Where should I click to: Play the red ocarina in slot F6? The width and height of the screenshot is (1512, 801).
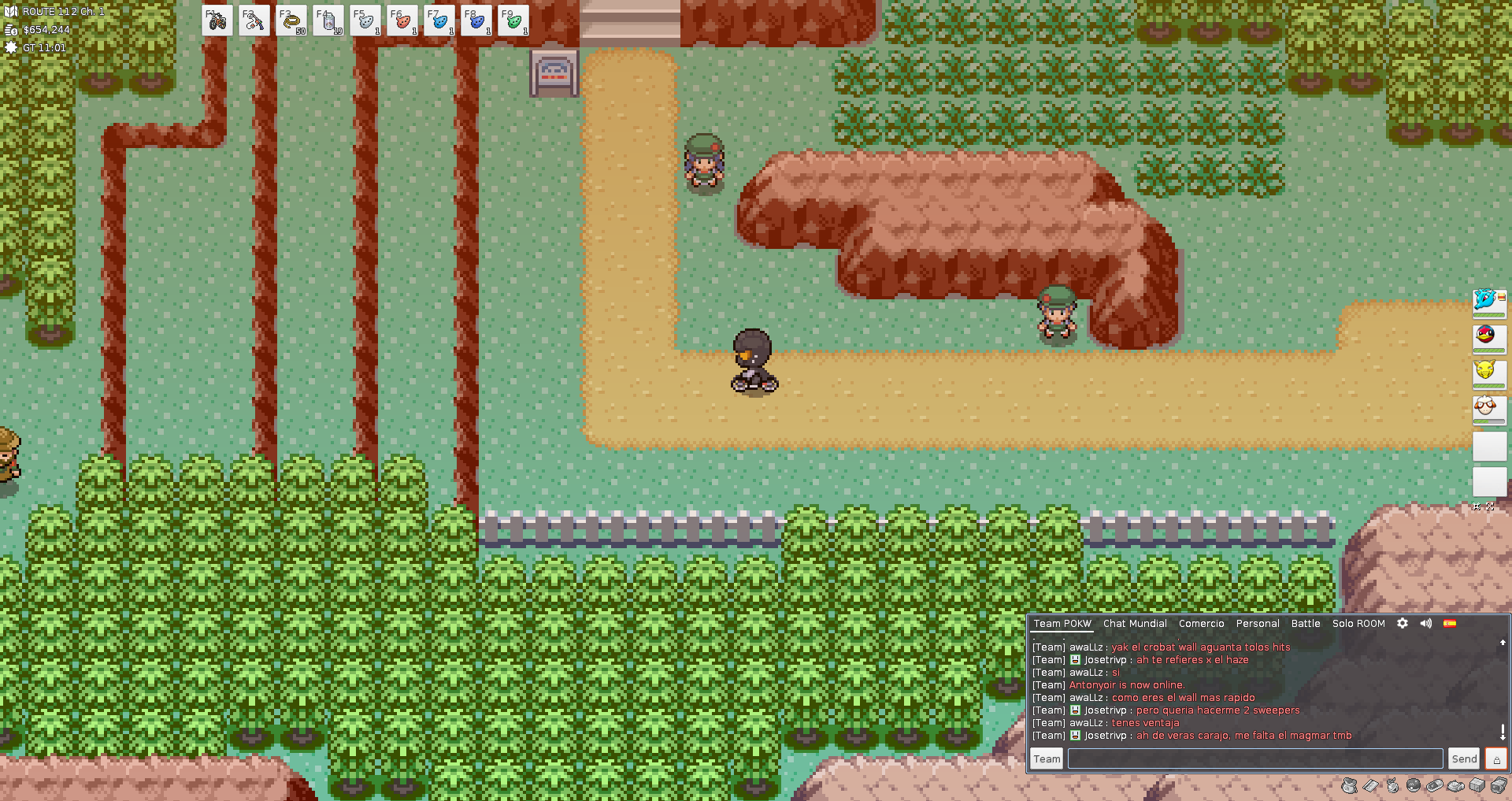point(402,20)
